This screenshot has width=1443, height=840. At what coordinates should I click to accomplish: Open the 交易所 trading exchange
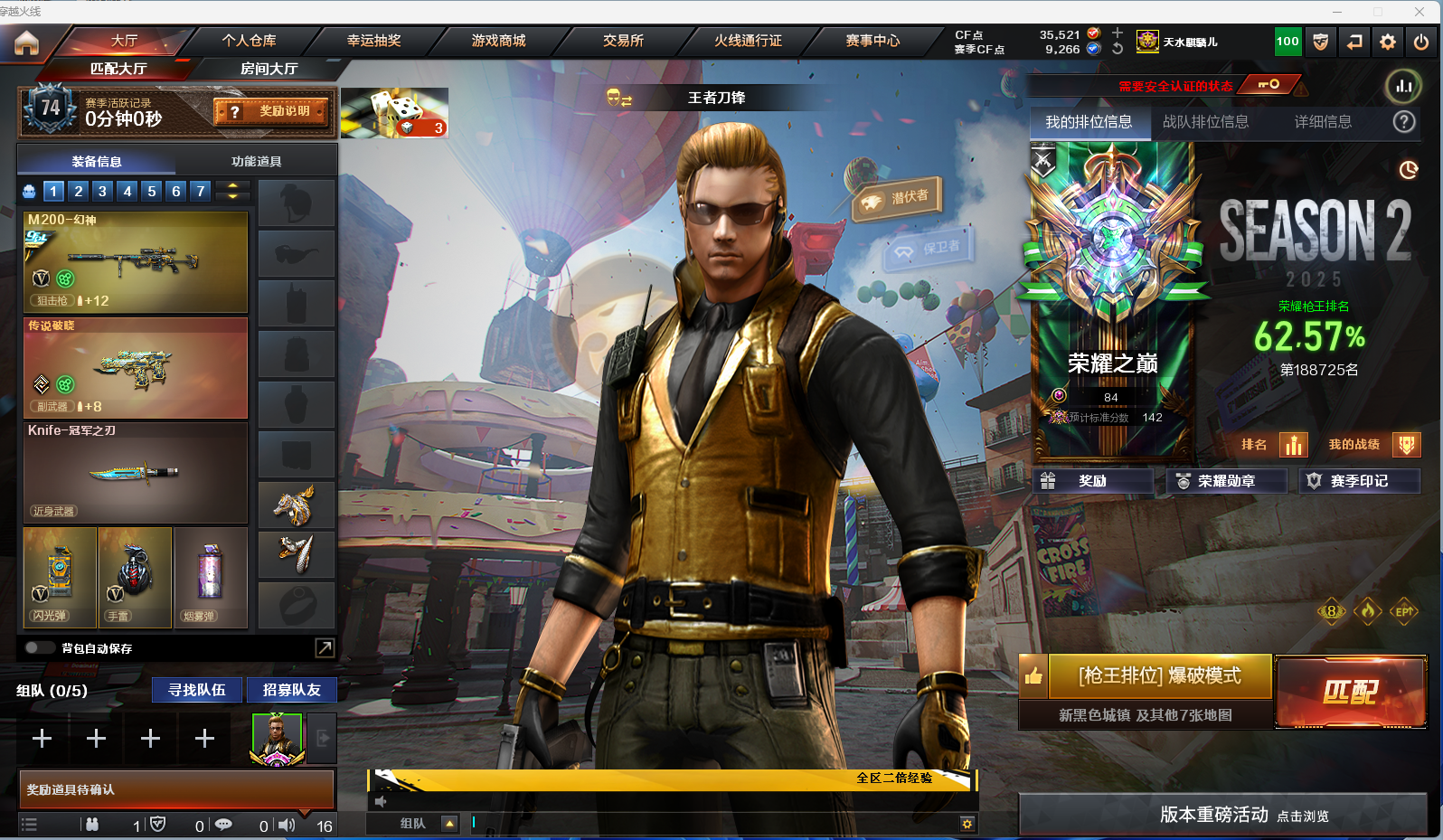click(623, 41)
